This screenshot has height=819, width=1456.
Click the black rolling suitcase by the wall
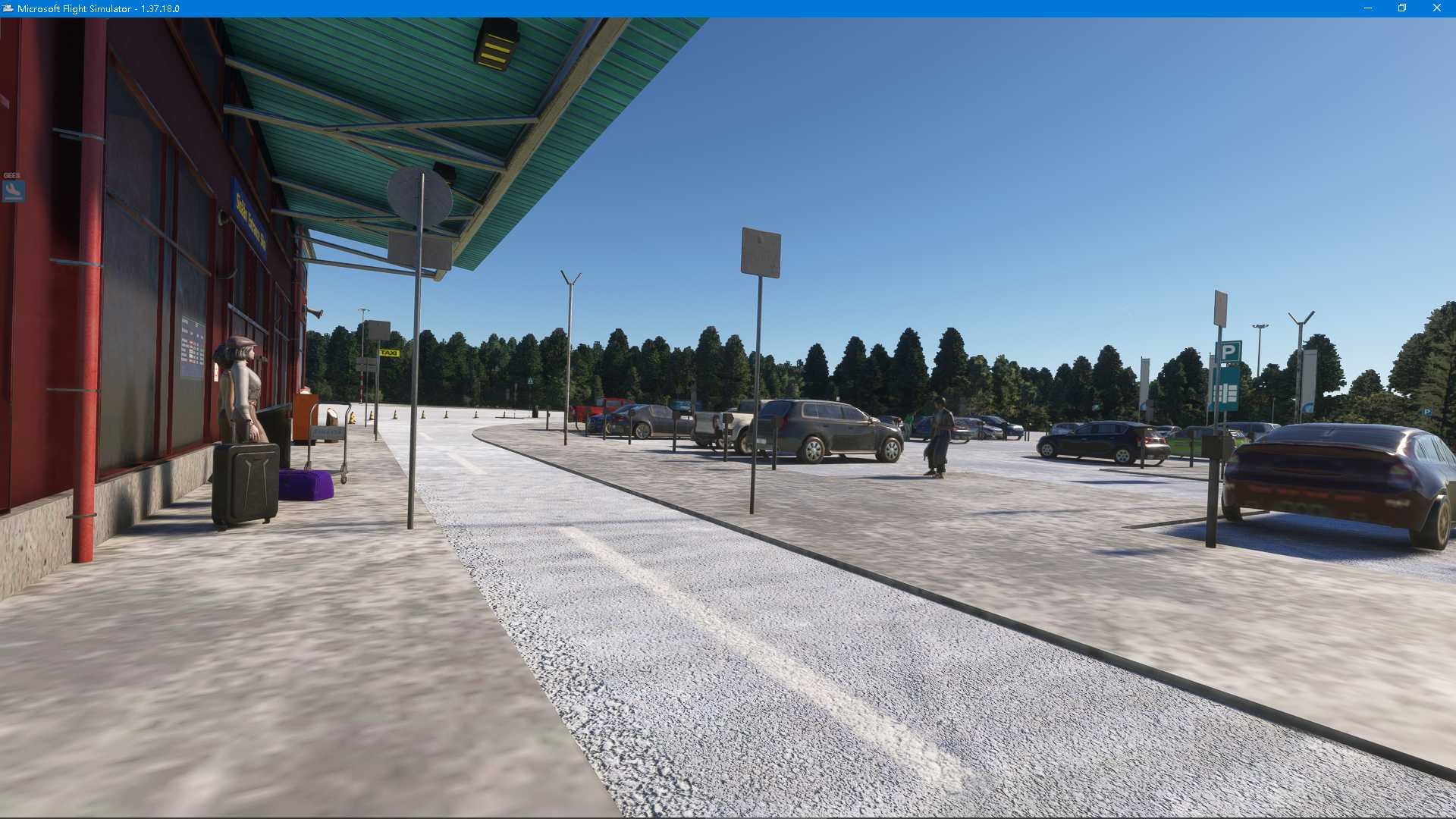click(247, 480)
